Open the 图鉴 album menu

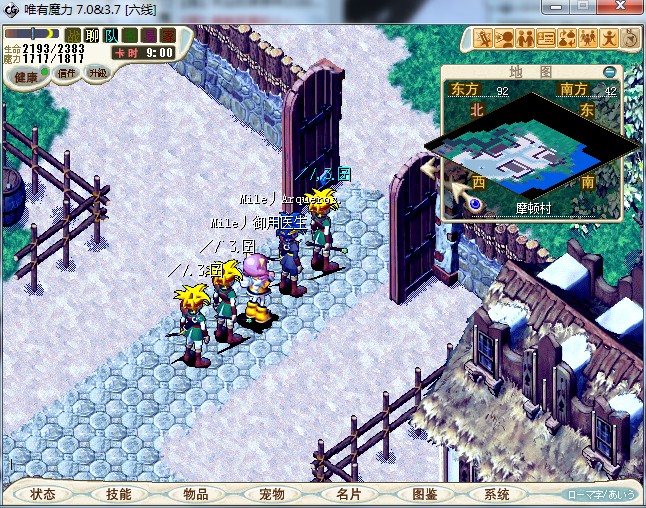[x=424, y=494]
